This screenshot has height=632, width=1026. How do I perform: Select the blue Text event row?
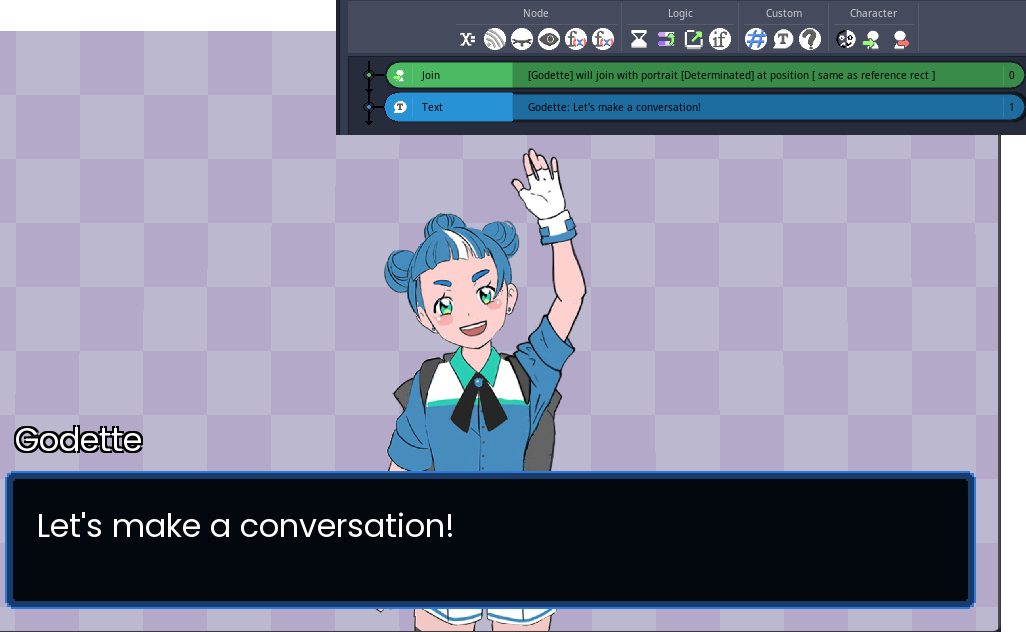coord(700,107)
